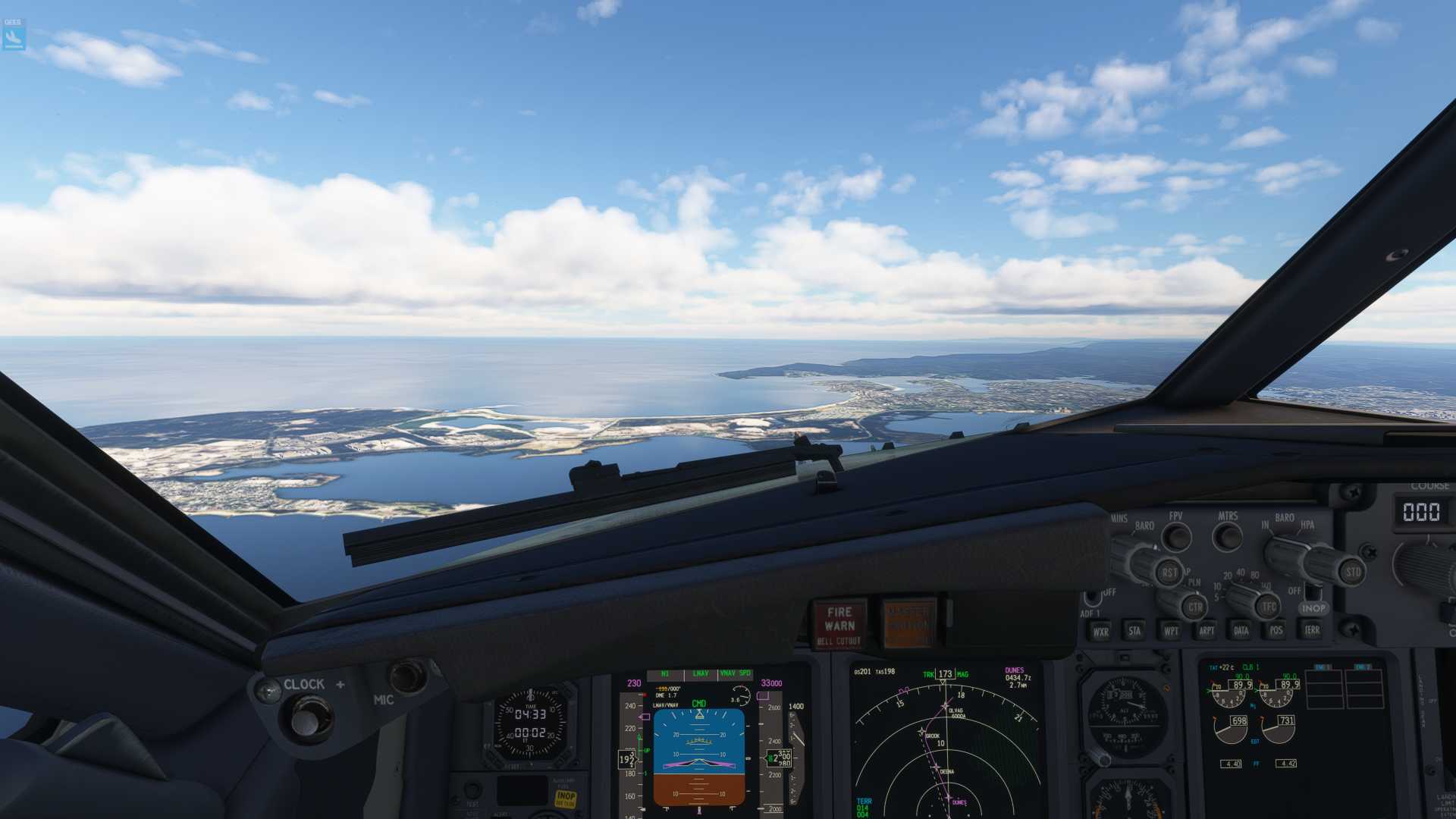Viewport: 1456px width, 819px height.
Task: Click the ND range selector knob
Action: pyautogui.click(x=1242, y=598)
